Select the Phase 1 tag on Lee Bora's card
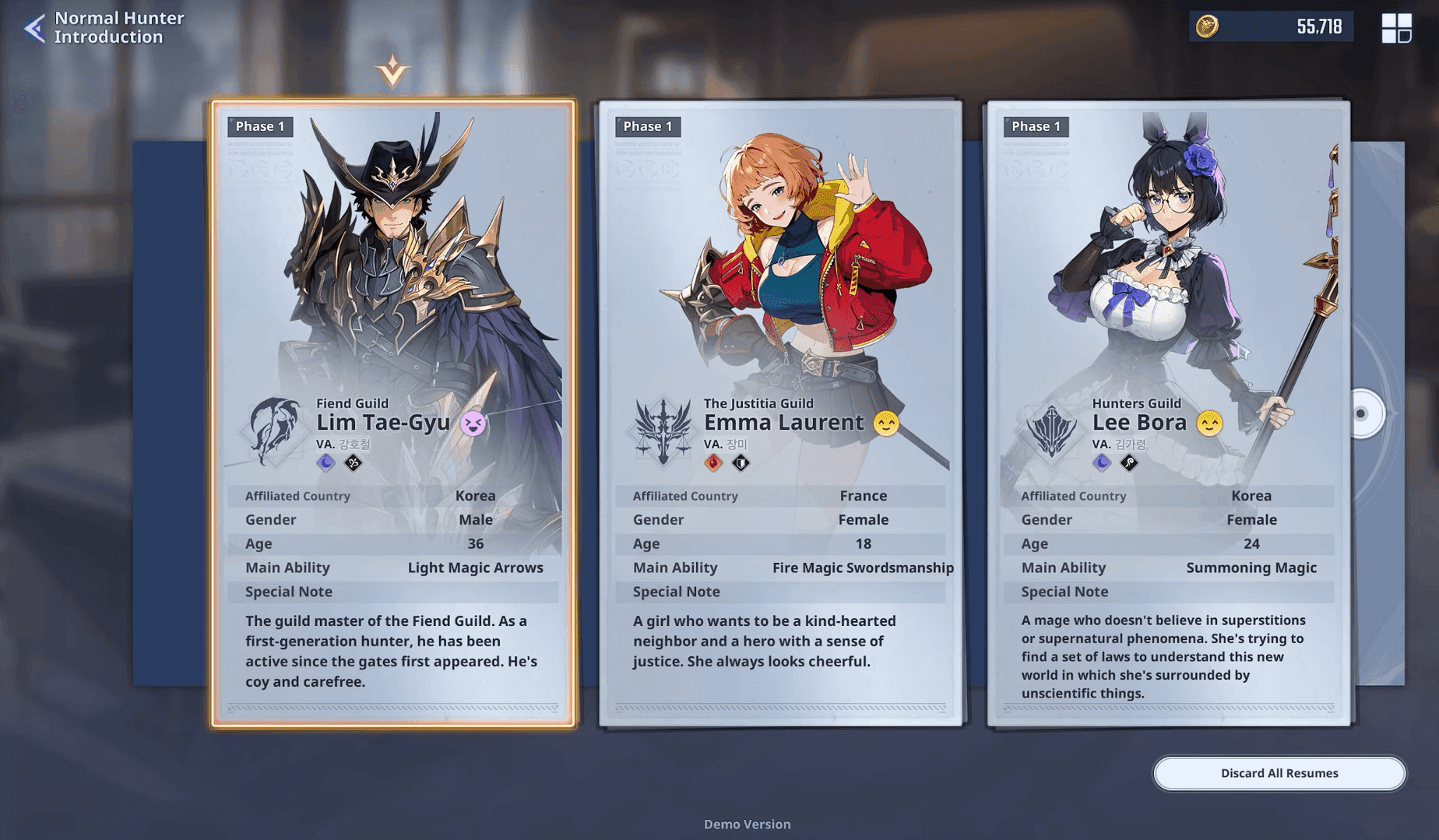The width and height of the screenshot is (1439, 840). point(1036,125)
